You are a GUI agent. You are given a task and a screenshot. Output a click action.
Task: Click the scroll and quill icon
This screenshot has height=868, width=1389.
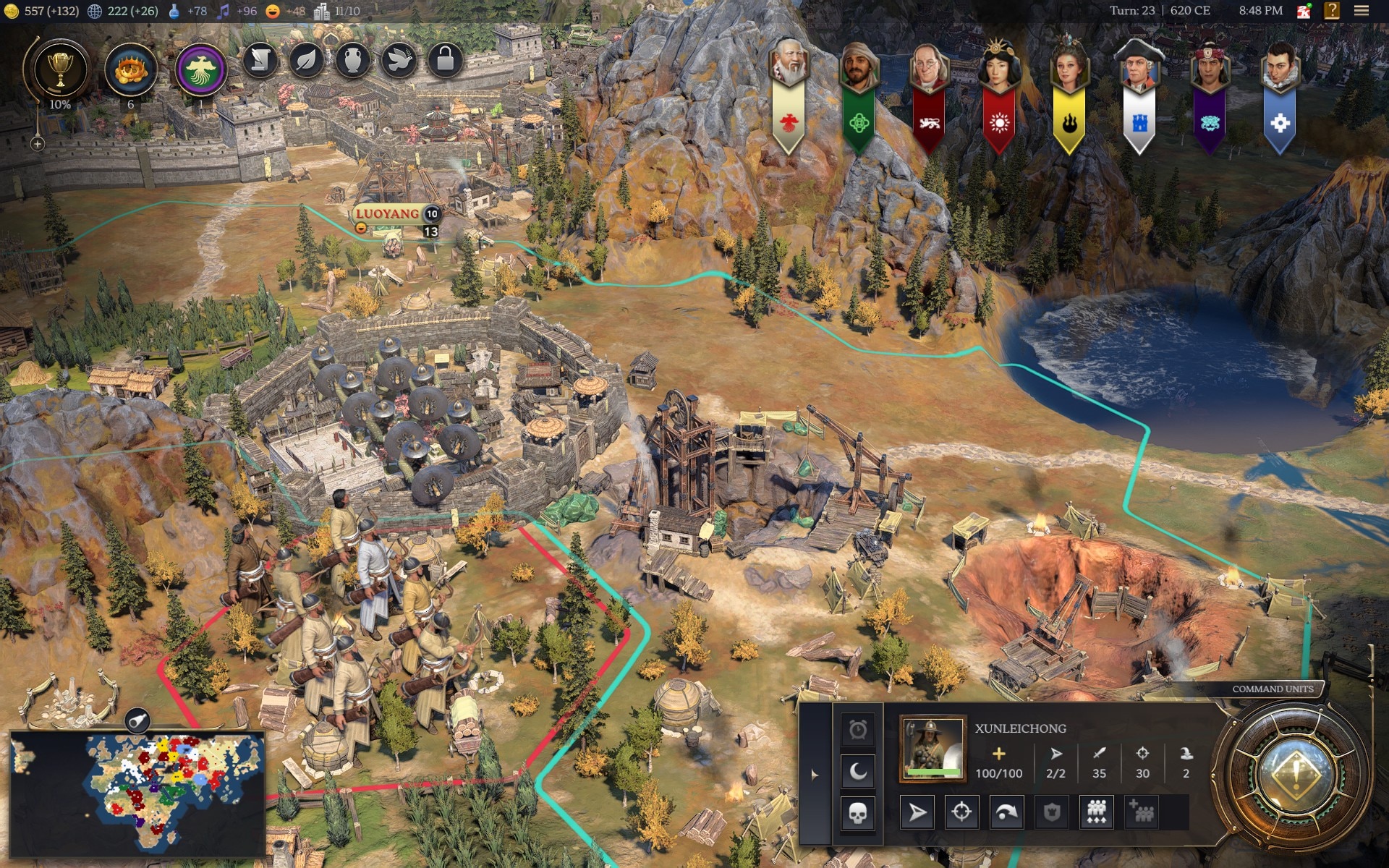point(260,60)
